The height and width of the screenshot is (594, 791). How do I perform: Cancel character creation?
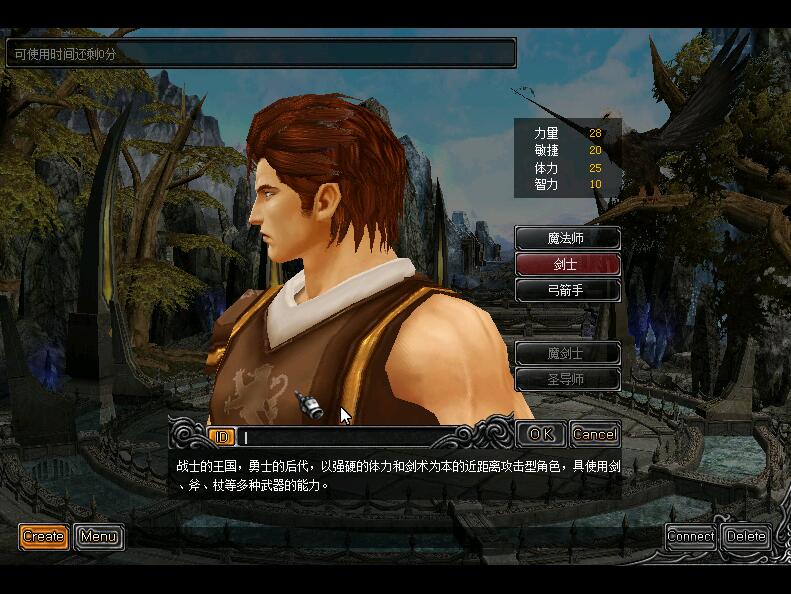point(594,434)
